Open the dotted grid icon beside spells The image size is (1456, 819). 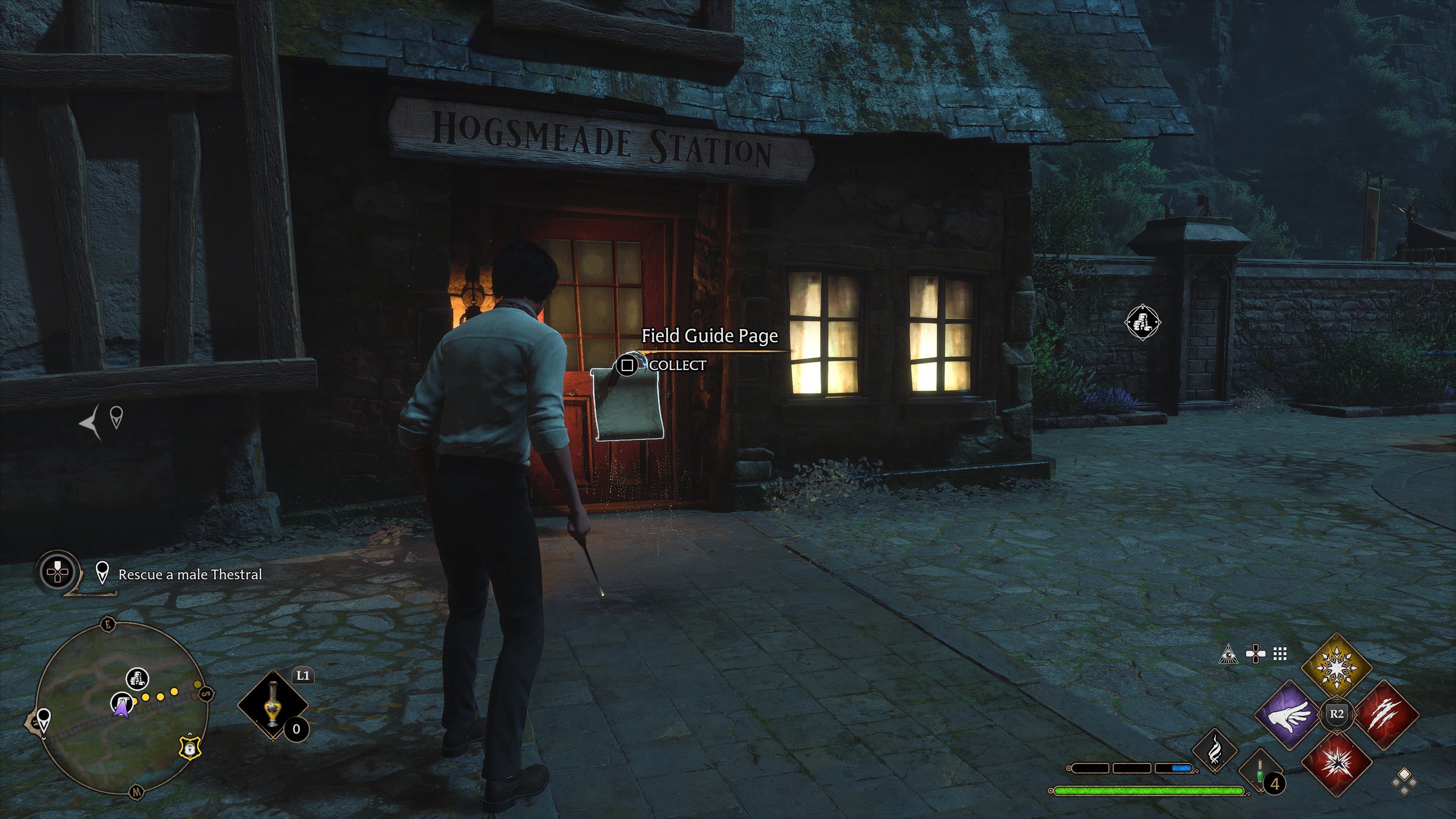1280,654
